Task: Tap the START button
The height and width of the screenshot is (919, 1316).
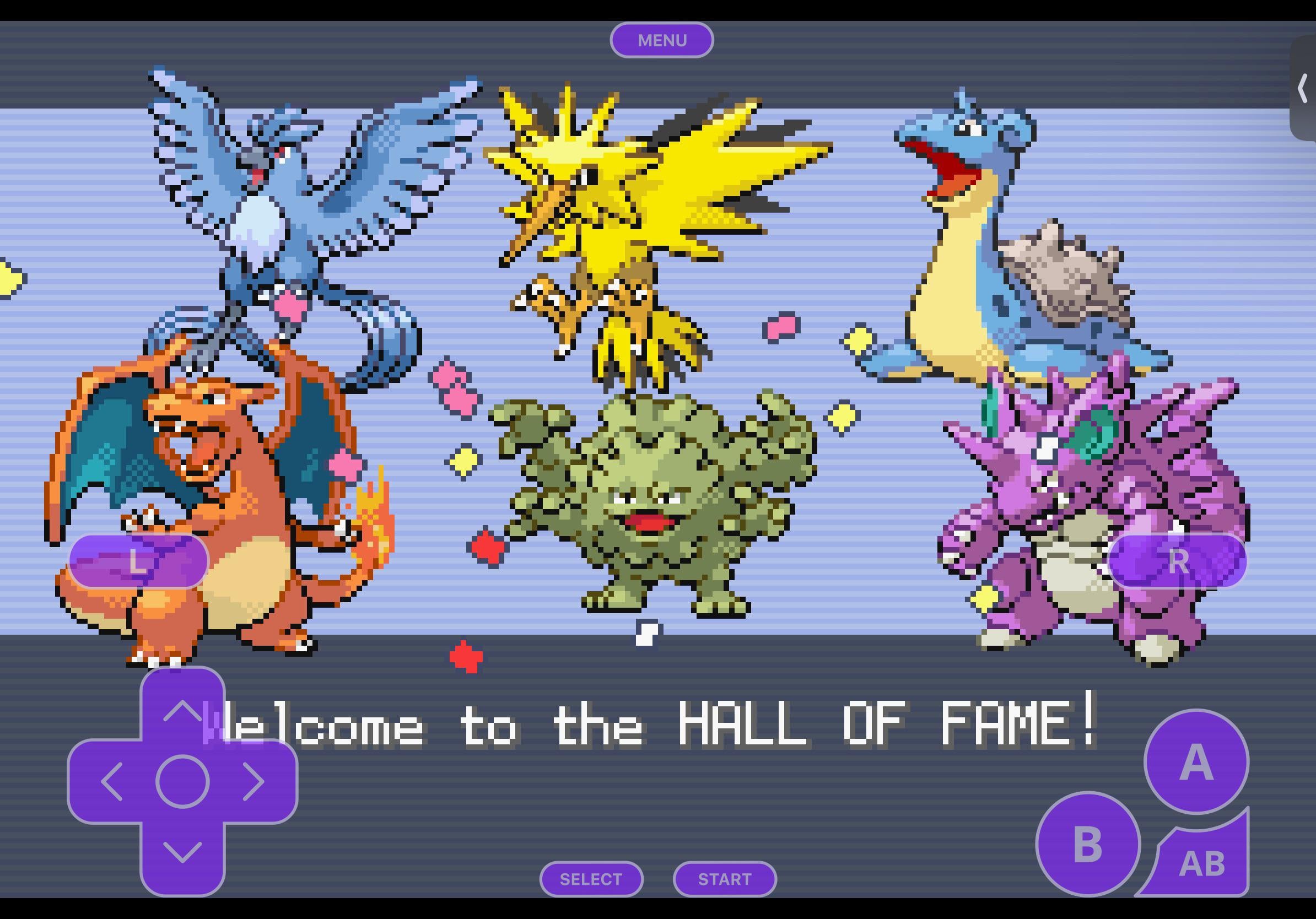Action: click(x=725, y=879)
